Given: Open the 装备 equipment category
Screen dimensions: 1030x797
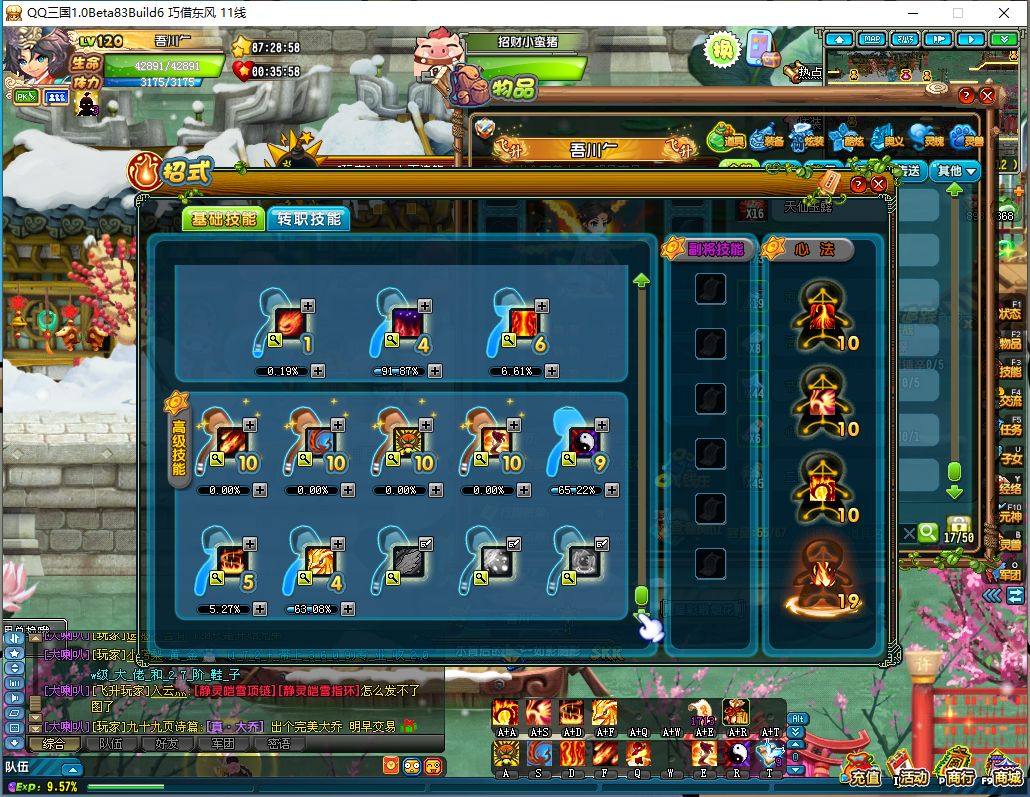Looking at the screenshot, I should pos(766,138).
